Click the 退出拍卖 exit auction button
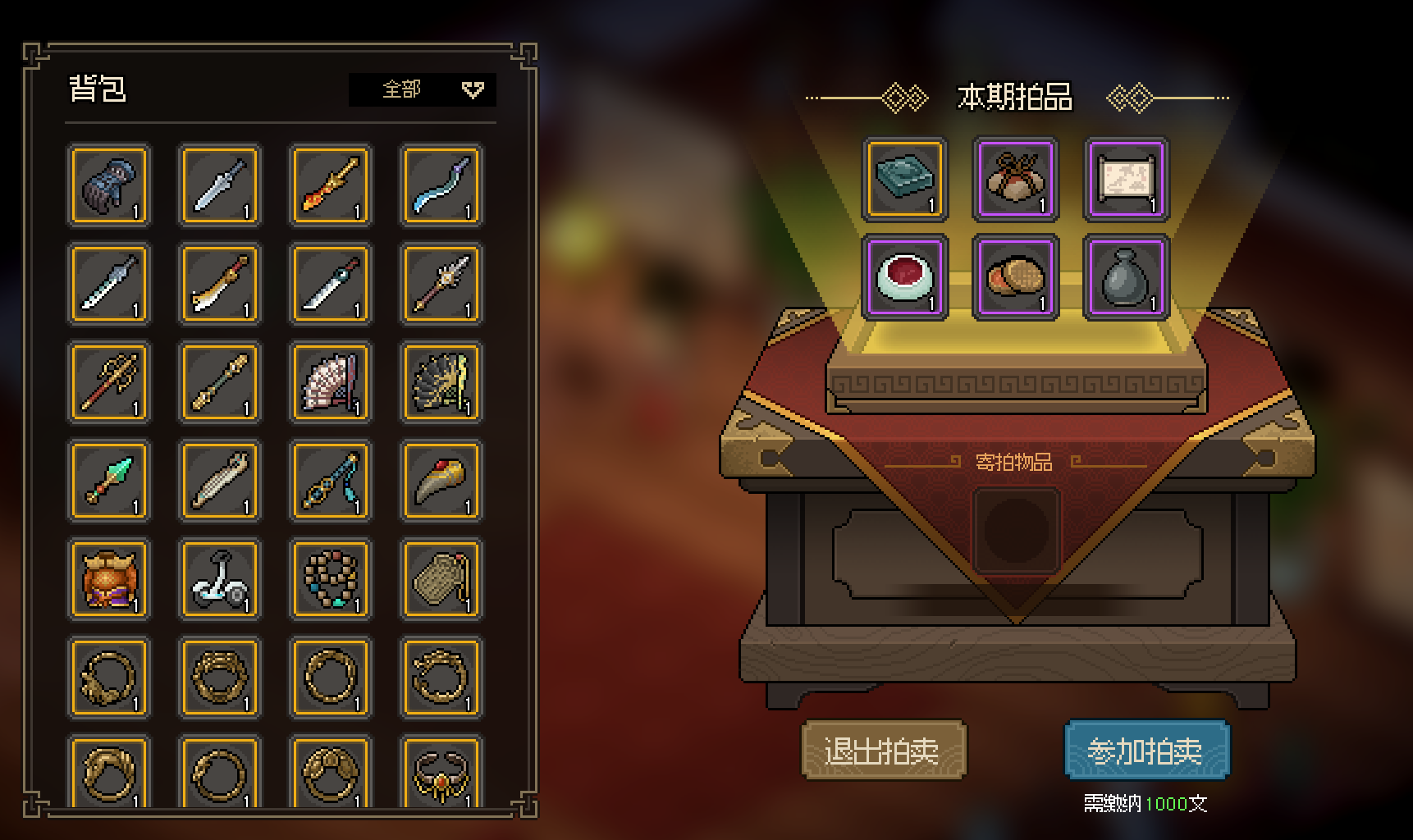 [x=883, y=750]
